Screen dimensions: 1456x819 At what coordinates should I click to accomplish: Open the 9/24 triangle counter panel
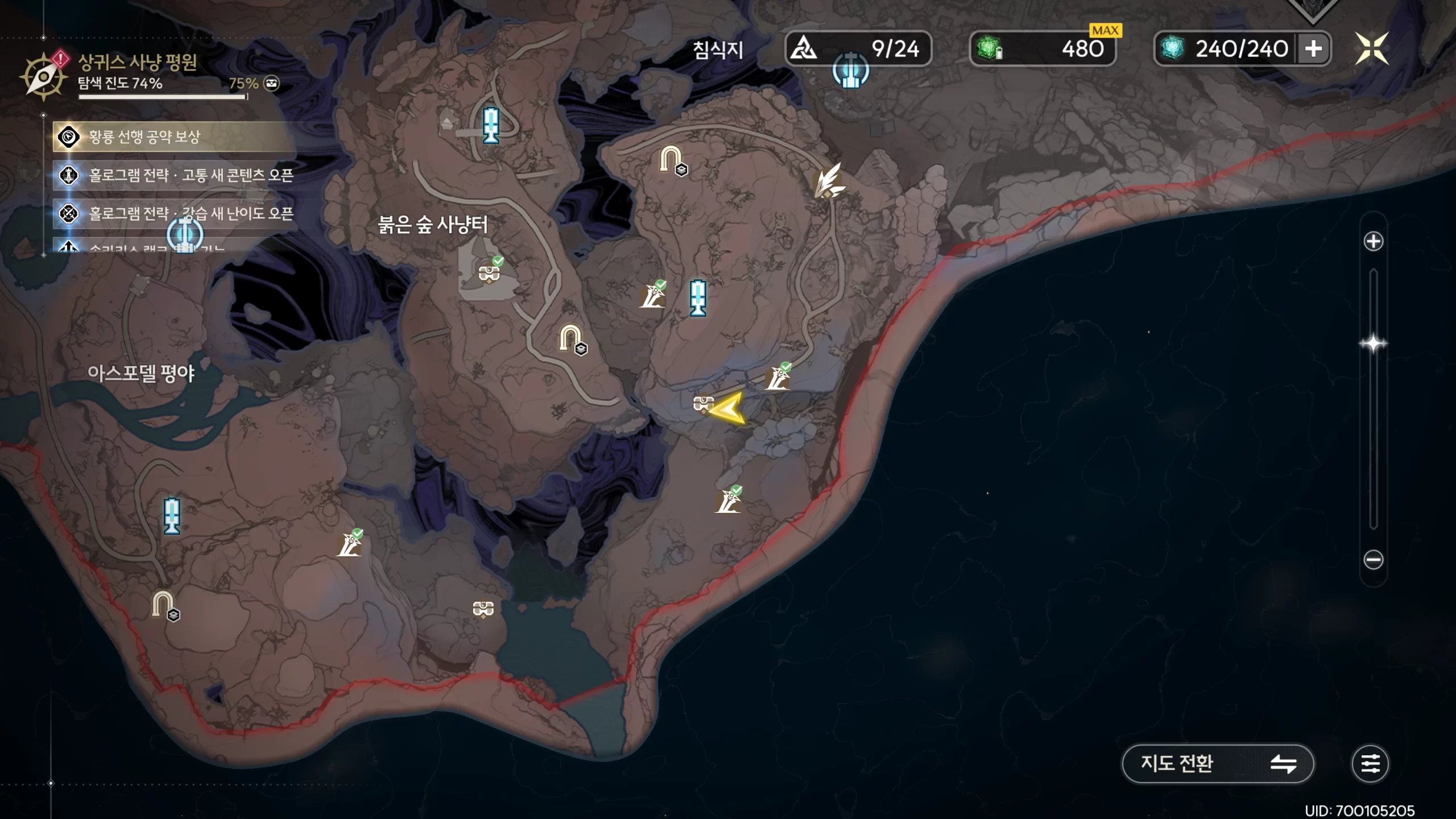858,49
